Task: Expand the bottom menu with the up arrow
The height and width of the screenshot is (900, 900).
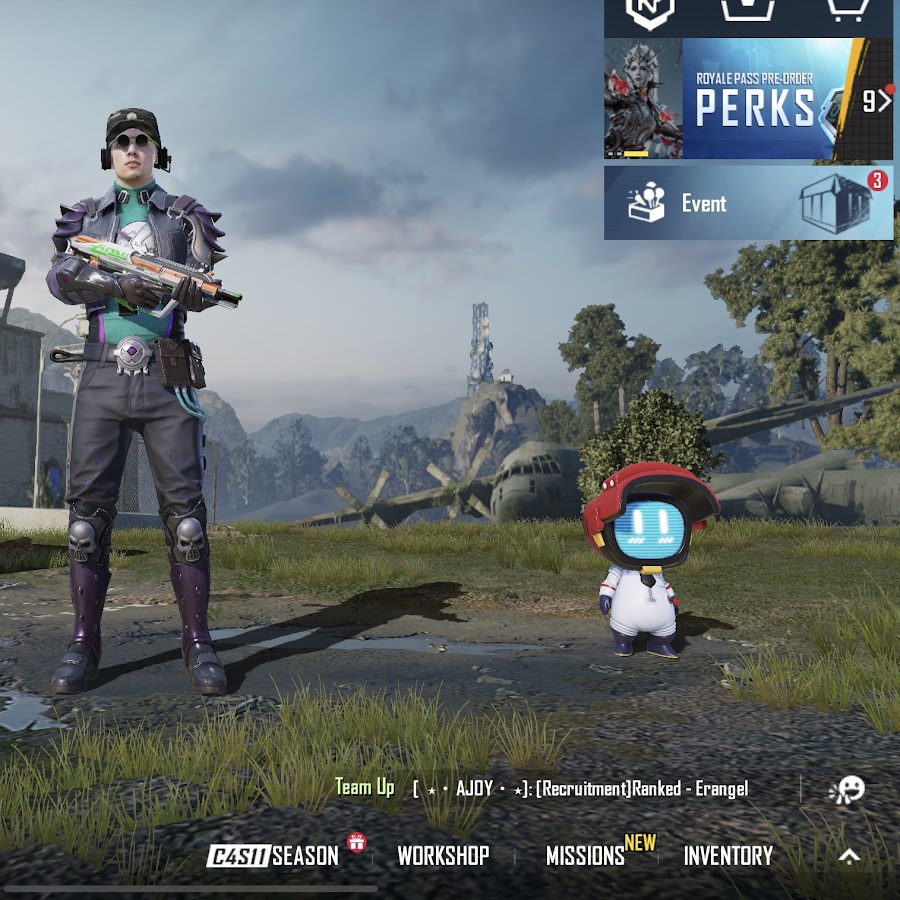Action: pos(849,856)
